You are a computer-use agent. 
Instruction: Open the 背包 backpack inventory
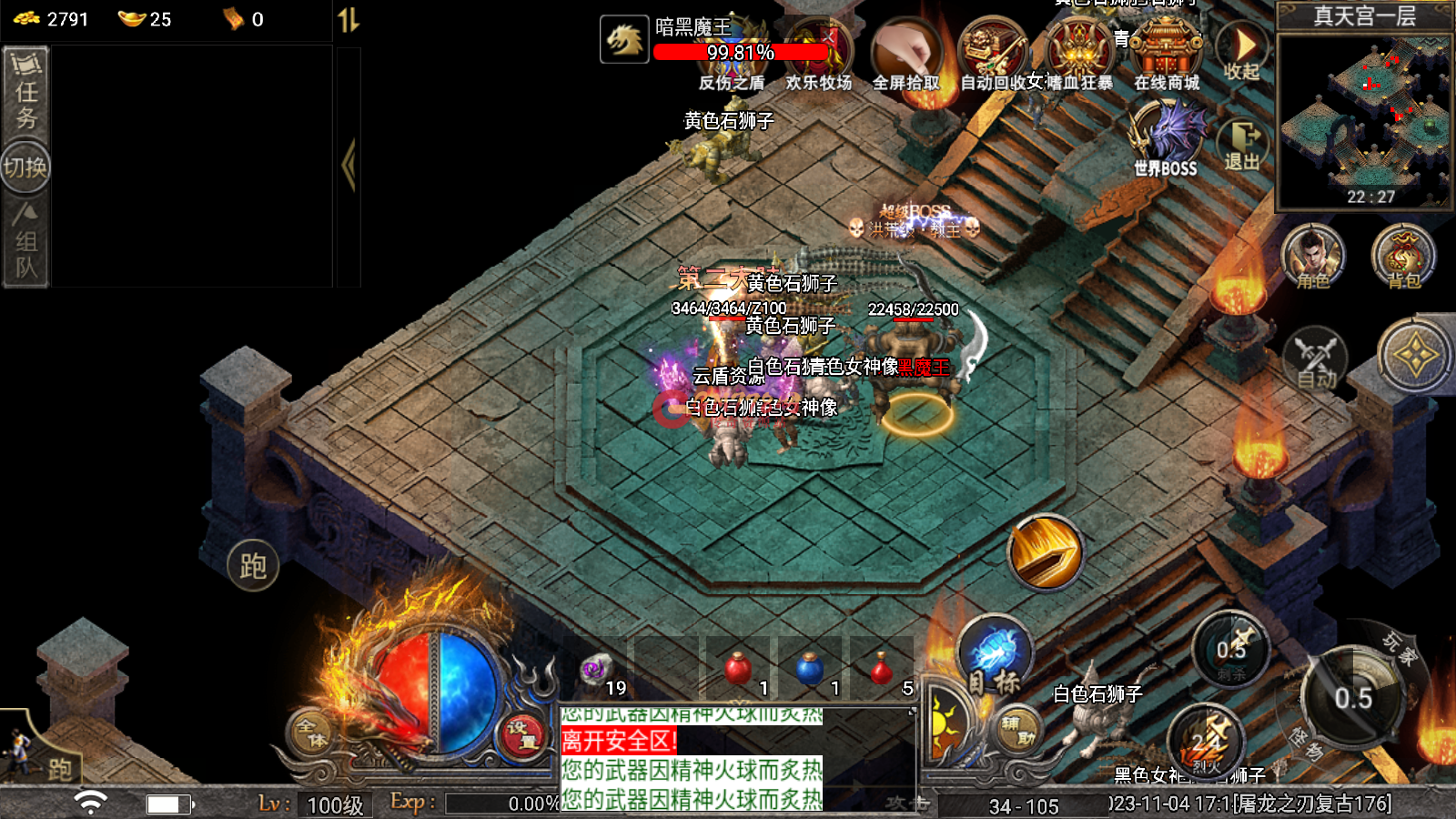click(1403, 256)
